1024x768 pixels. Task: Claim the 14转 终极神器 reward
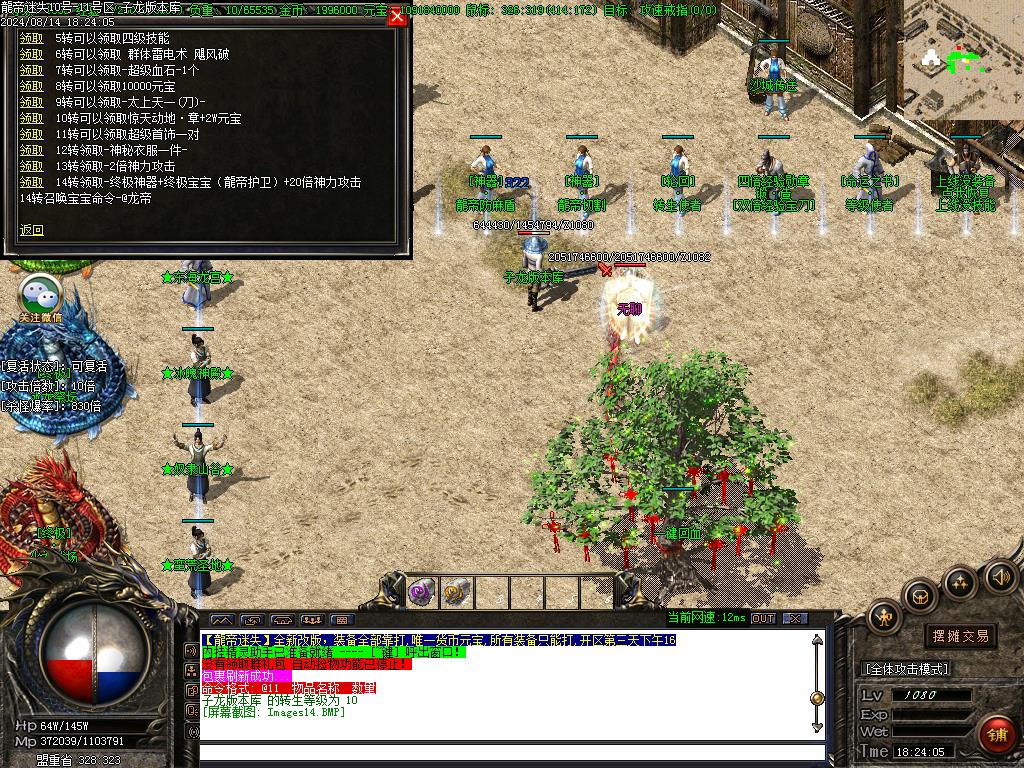coord(32,182)
